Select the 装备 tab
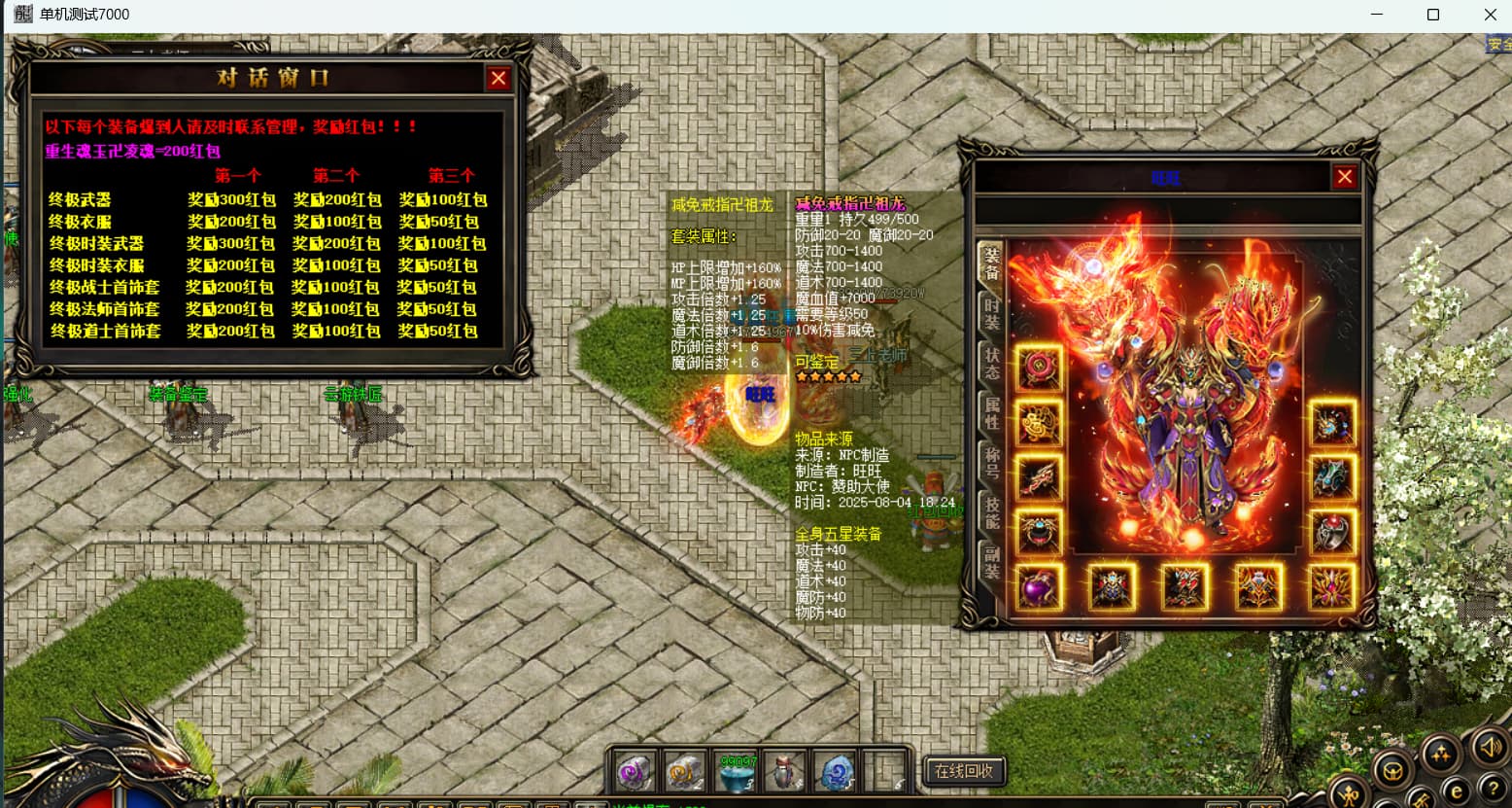This screenshot has width=1512, height=808. click(x=991, y=263)
